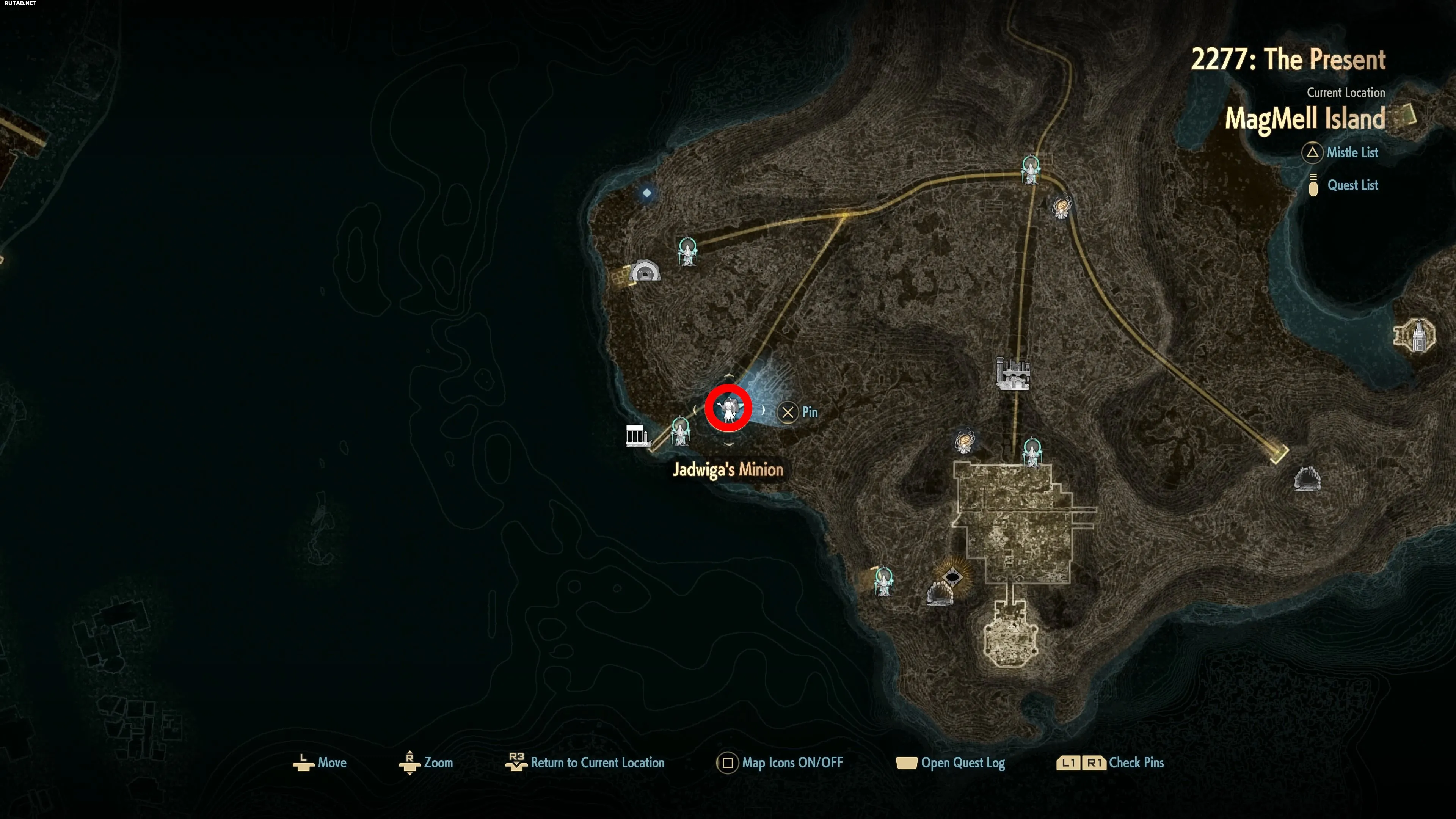The image size is (1456, 819).
Task: Choose the mistle near the round stone tunnel
Action: (687, 251)
